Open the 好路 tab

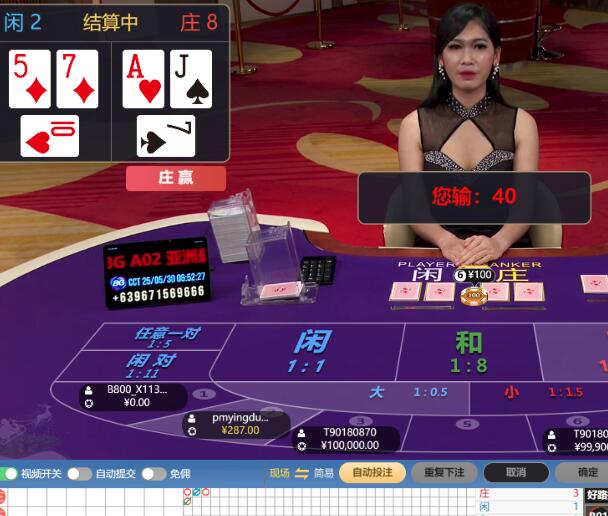tap(597, 494)
